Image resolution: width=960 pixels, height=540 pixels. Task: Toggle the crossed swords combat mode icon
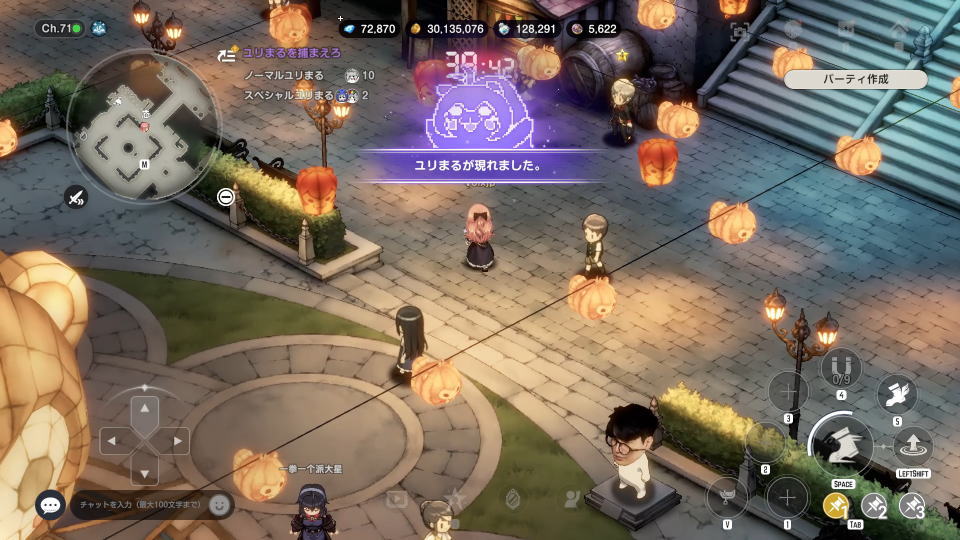coord(76,197)
